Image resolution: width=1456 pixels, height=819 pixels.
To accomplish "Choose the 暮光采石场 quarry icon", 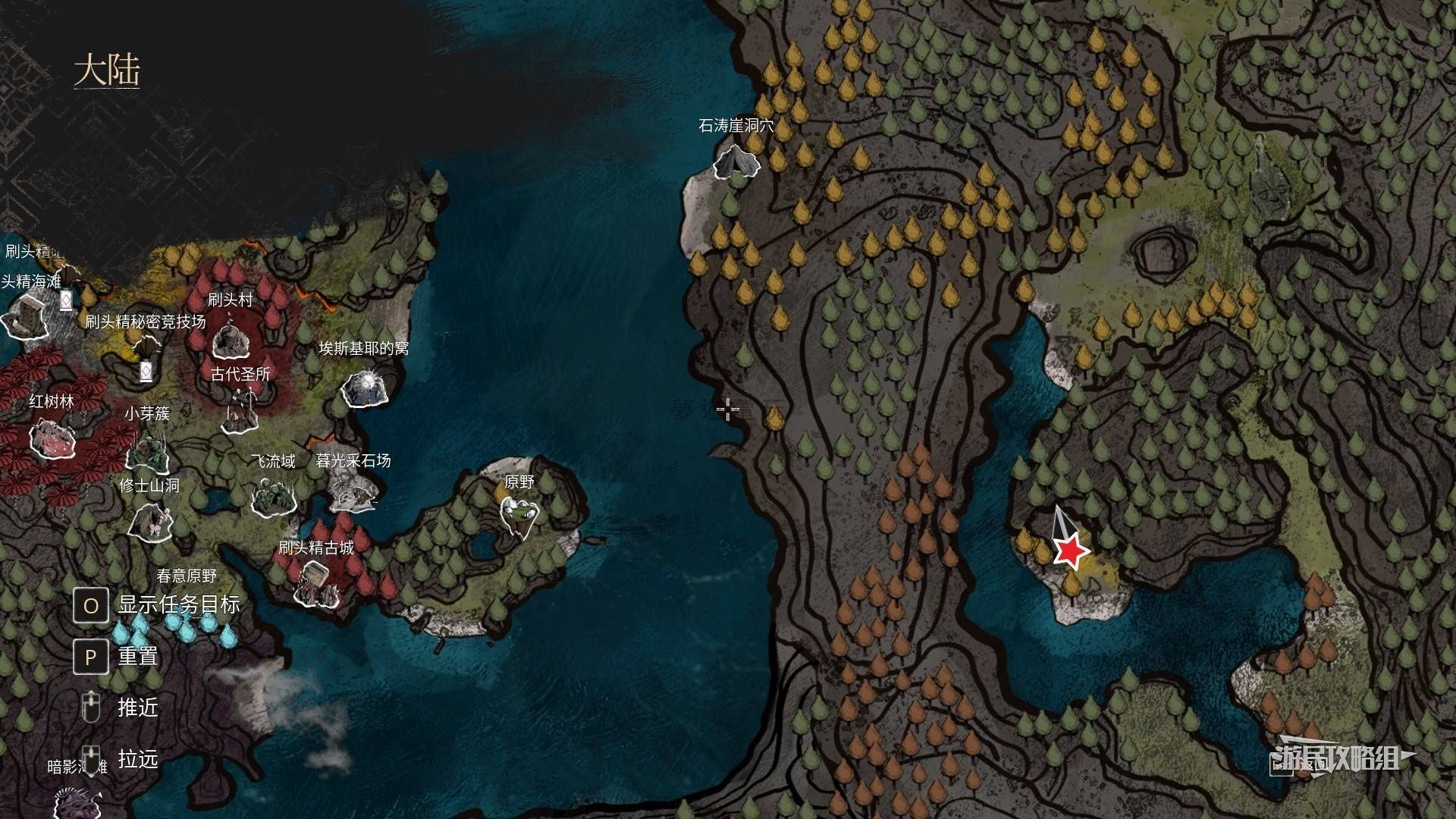I will click(x=353, y=492).
